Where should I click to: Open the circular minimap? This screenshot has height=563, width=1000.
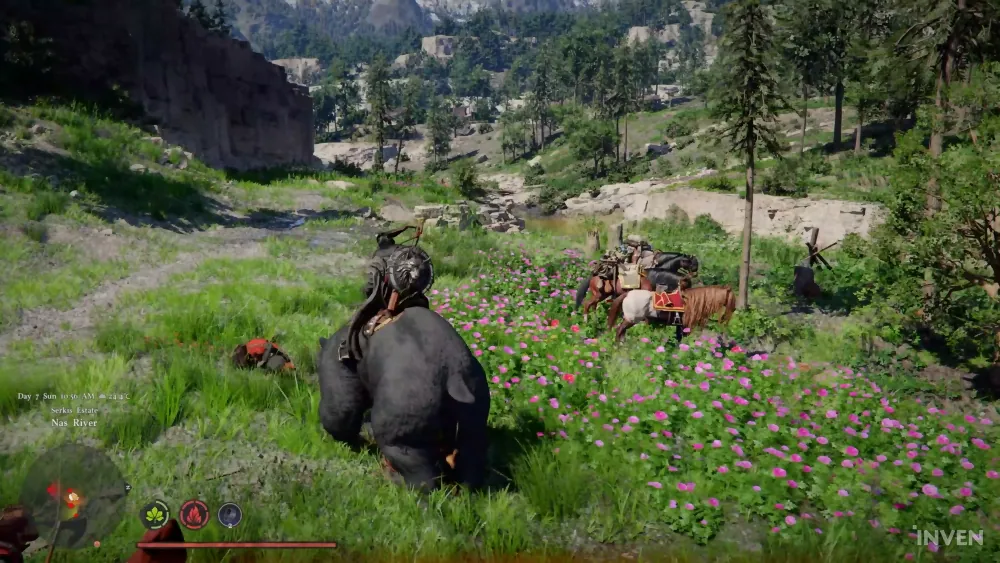coord(74,495)
